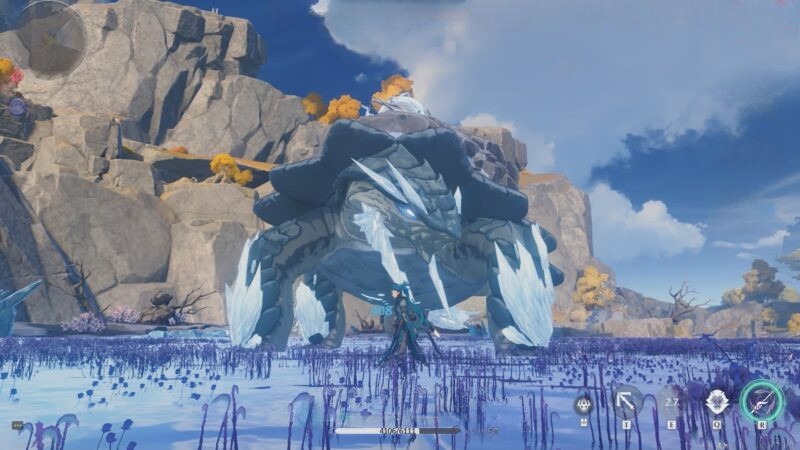Activate the glowing green-ringed ultimate skill
The height and width of the screenshot is (450, 800).
coord(761,401)
